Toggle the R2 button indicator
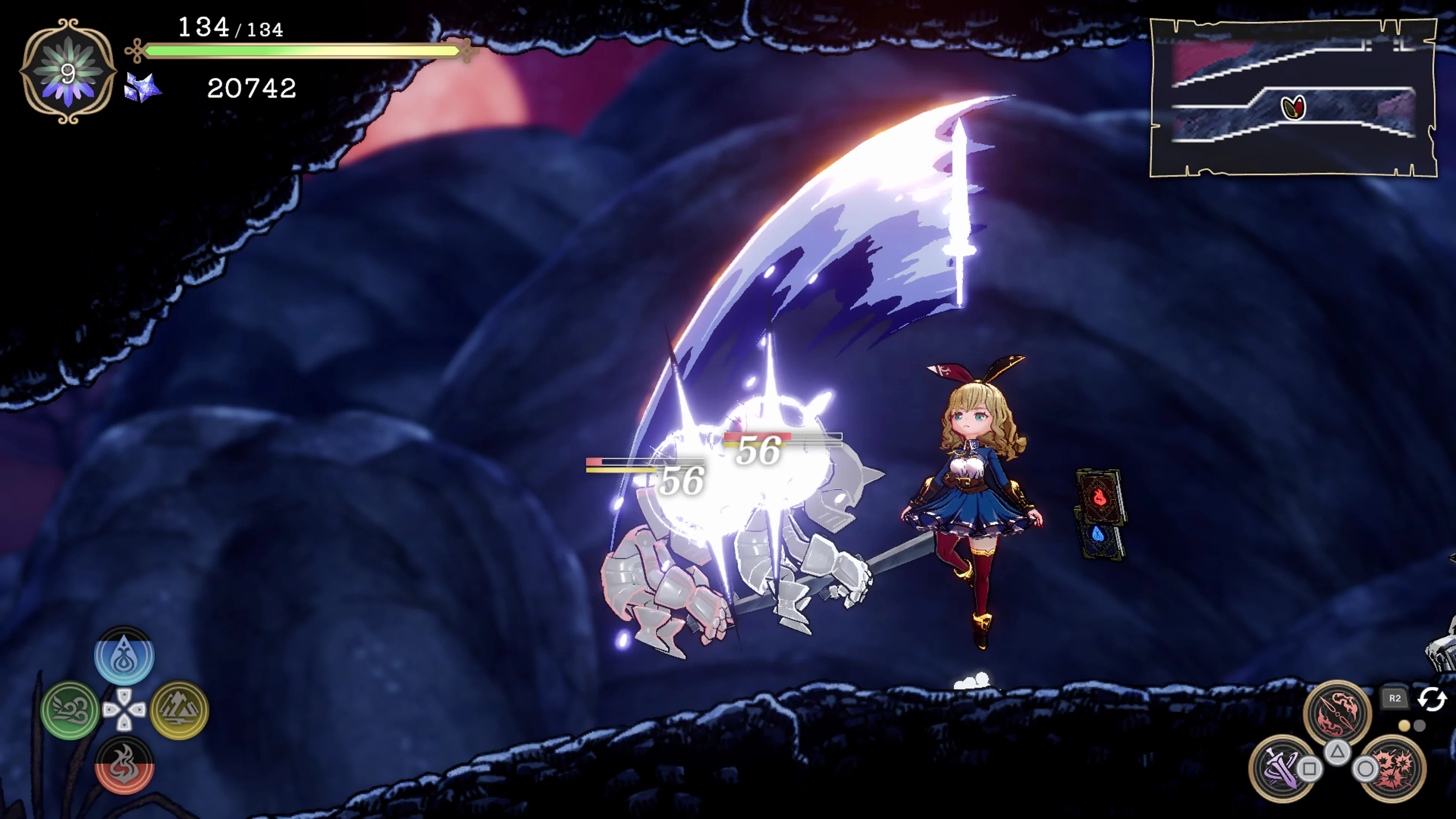 pos(1395,698)
